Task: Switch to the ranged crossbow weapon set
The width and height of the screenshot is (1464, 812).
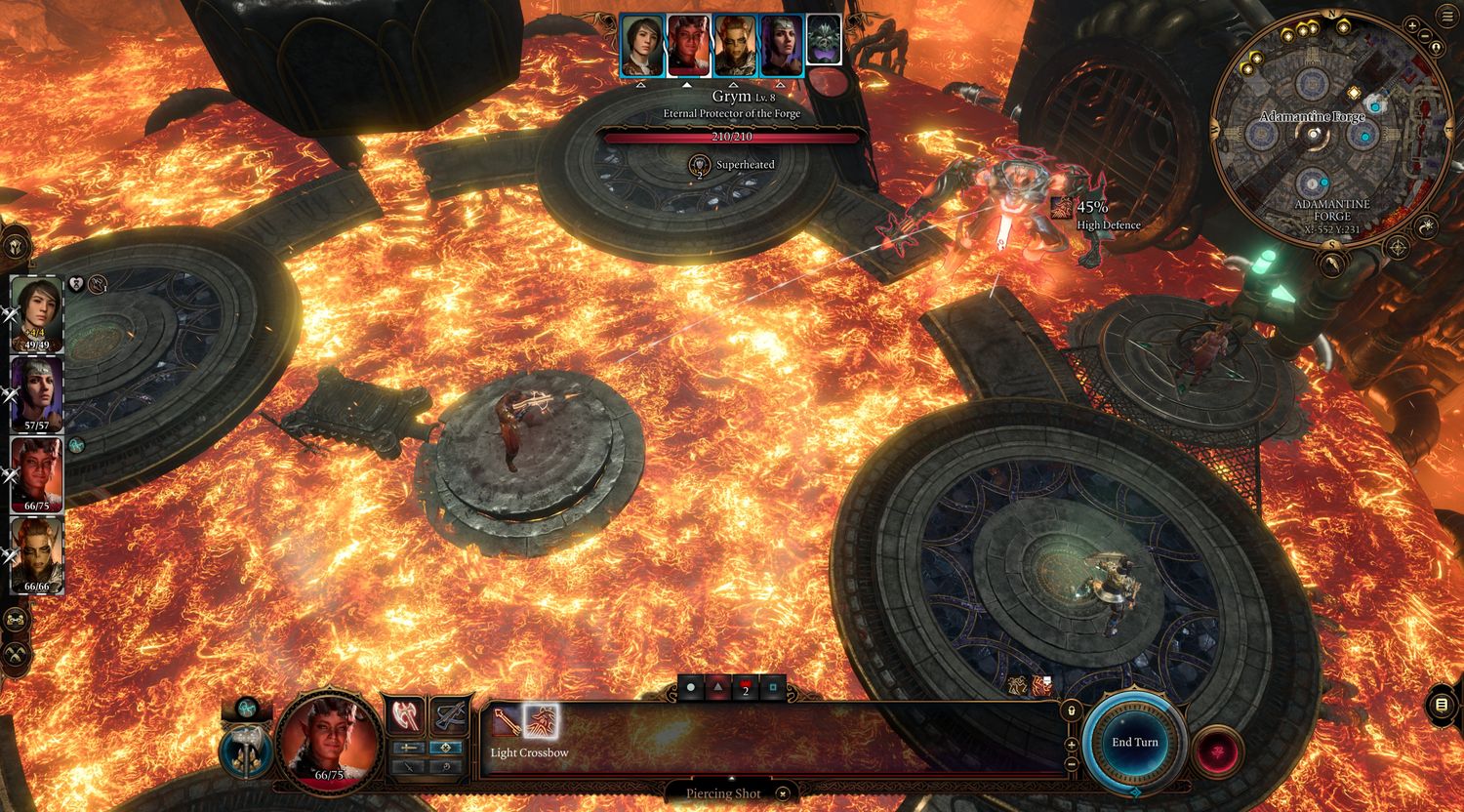Action: tap(450, 716)
